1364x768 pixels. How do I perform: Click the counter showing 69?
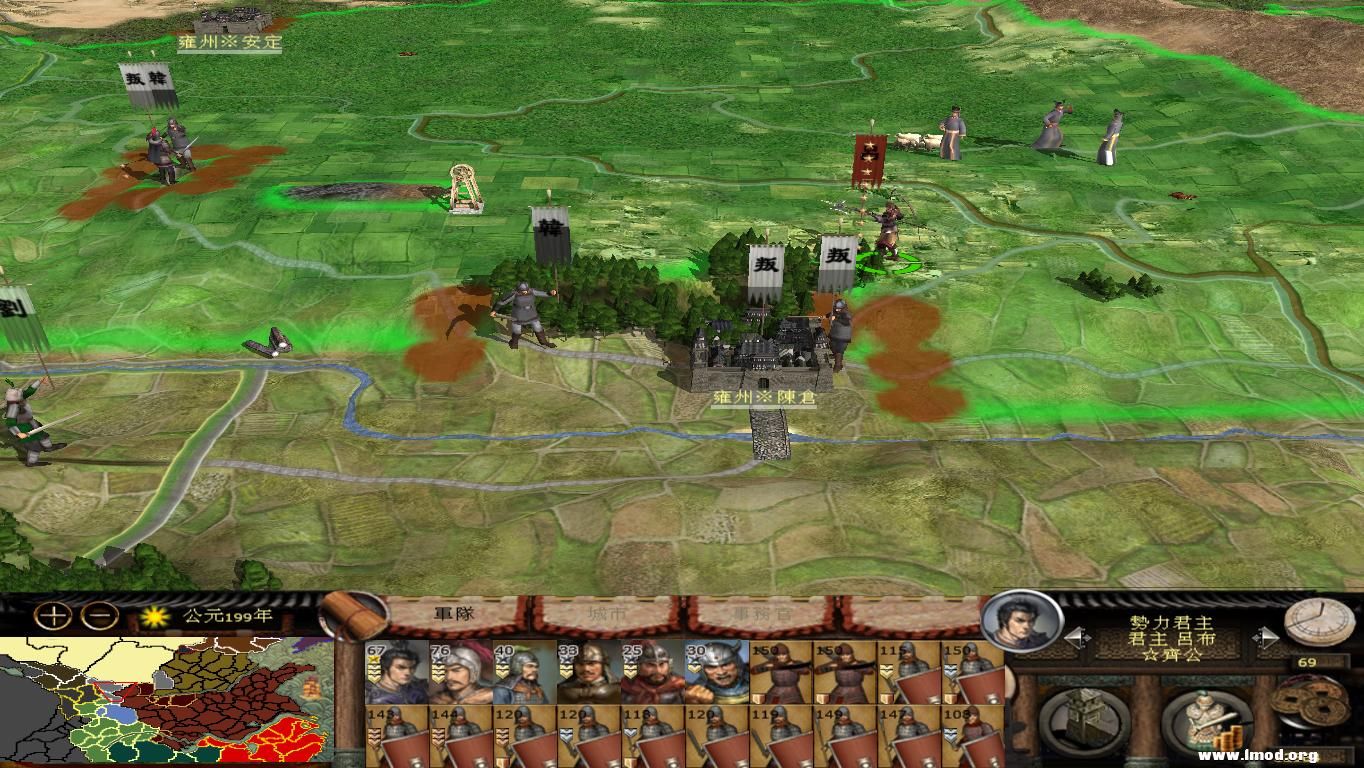tap(1305, 660)
